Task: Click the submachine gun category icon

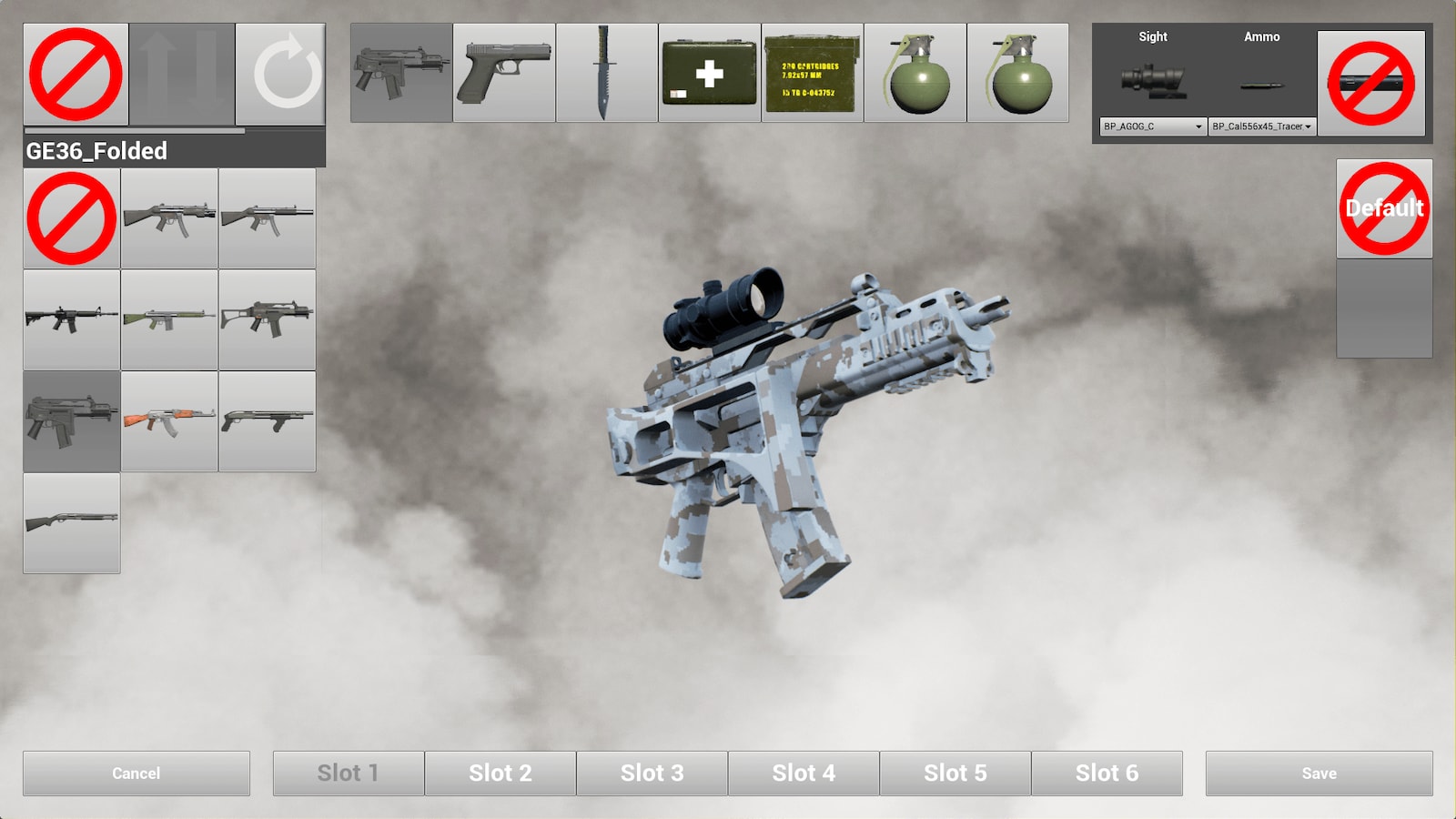Action: pos(400,73)
